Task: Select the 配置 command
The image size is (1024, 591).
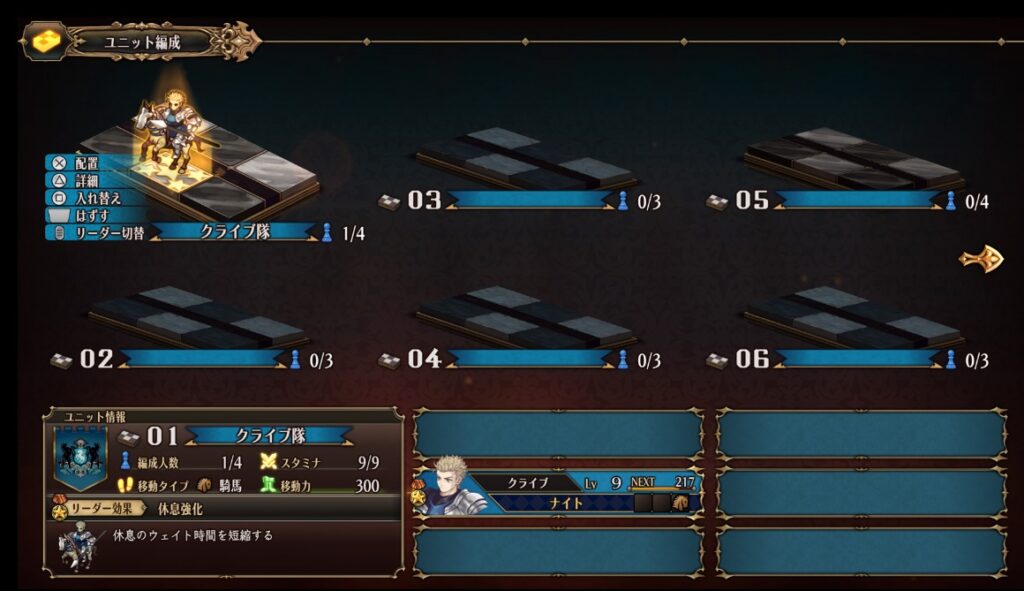Action: click(84, 162)
